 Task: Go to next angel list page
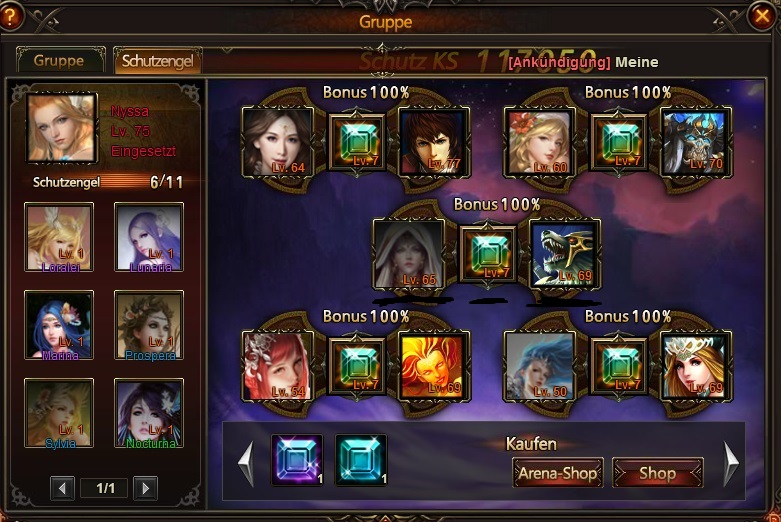146,488
